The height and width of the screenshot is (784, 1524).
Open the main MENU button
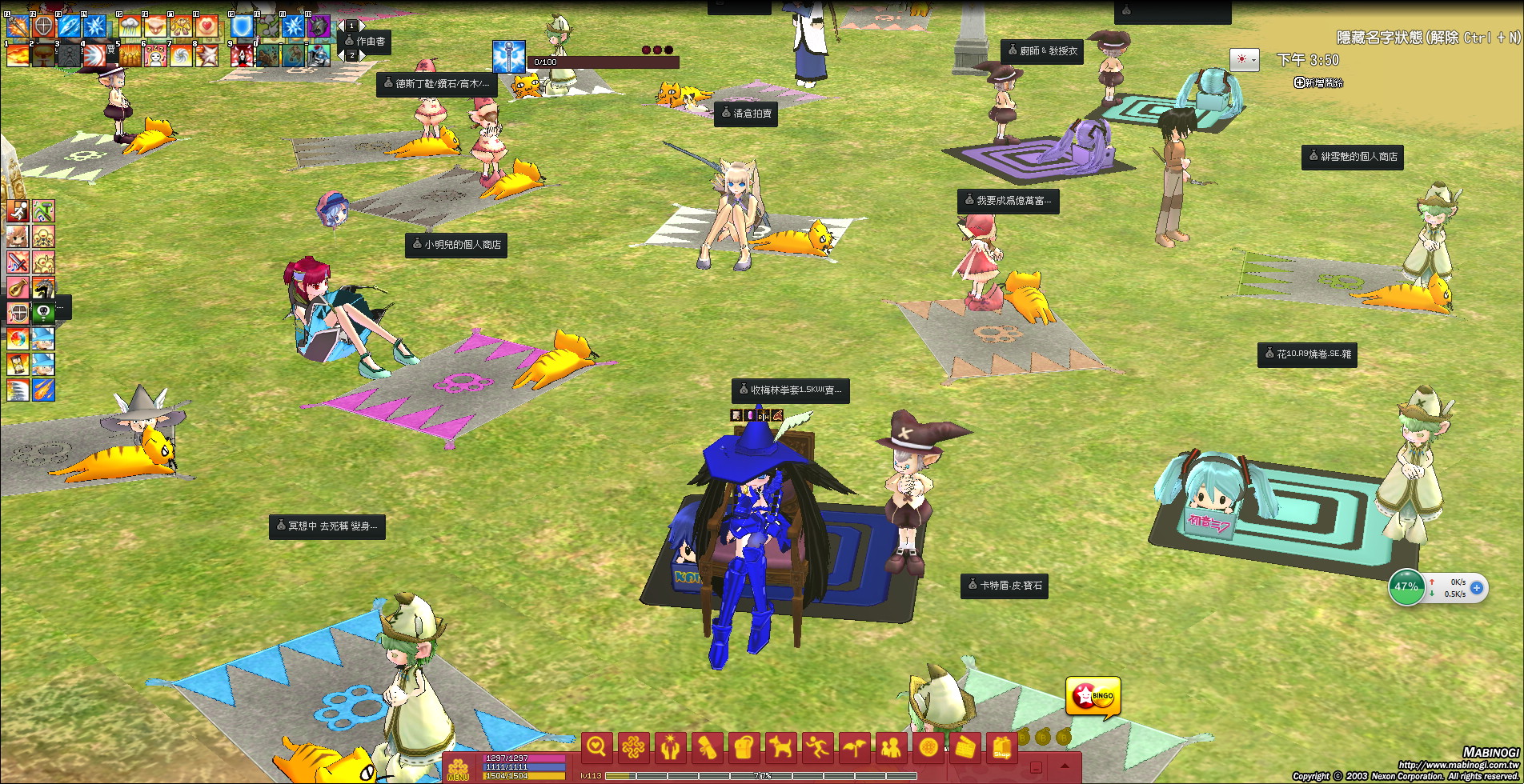[458, 768]
